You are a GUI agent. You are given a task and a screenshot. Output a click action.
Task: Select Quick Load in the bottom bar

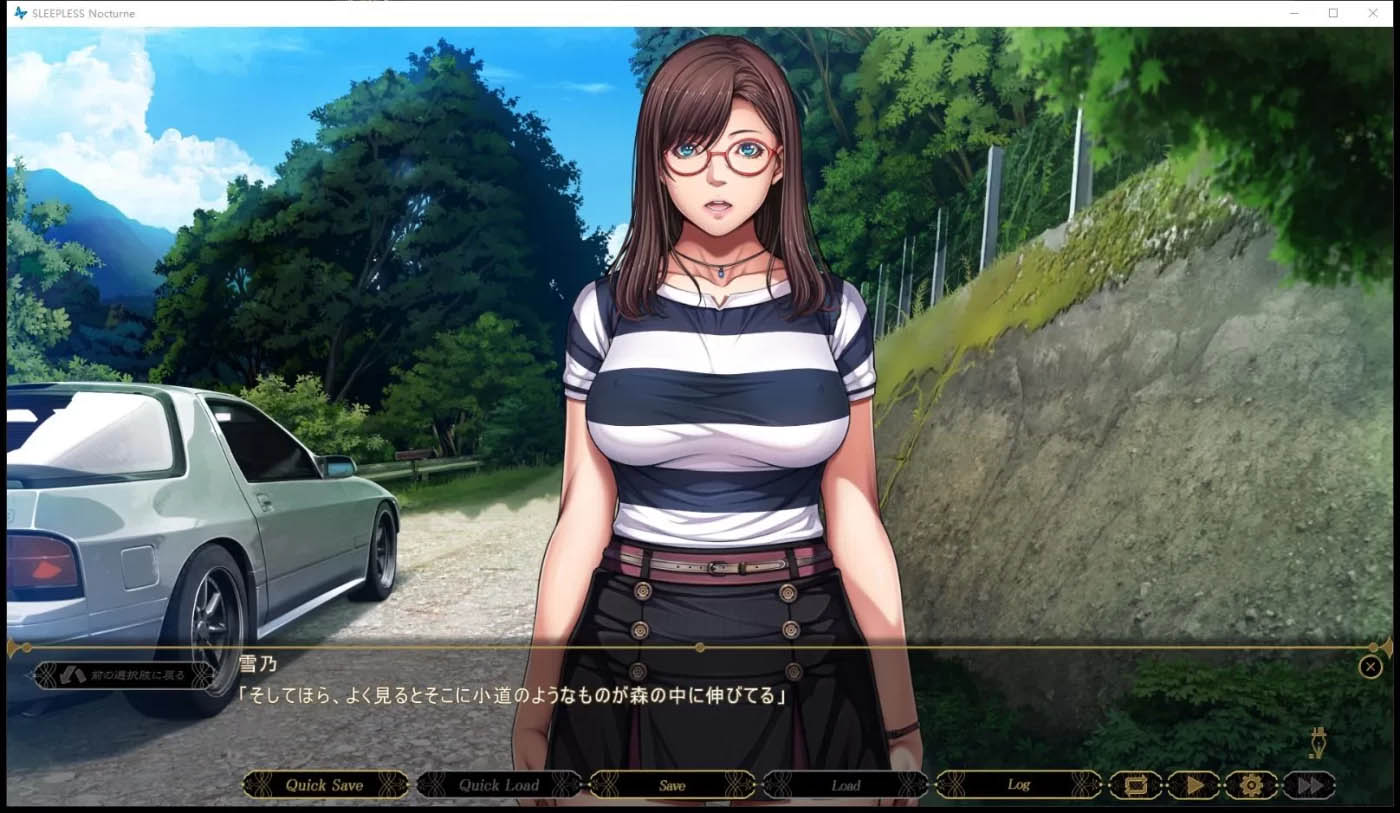tap(498, 785)
